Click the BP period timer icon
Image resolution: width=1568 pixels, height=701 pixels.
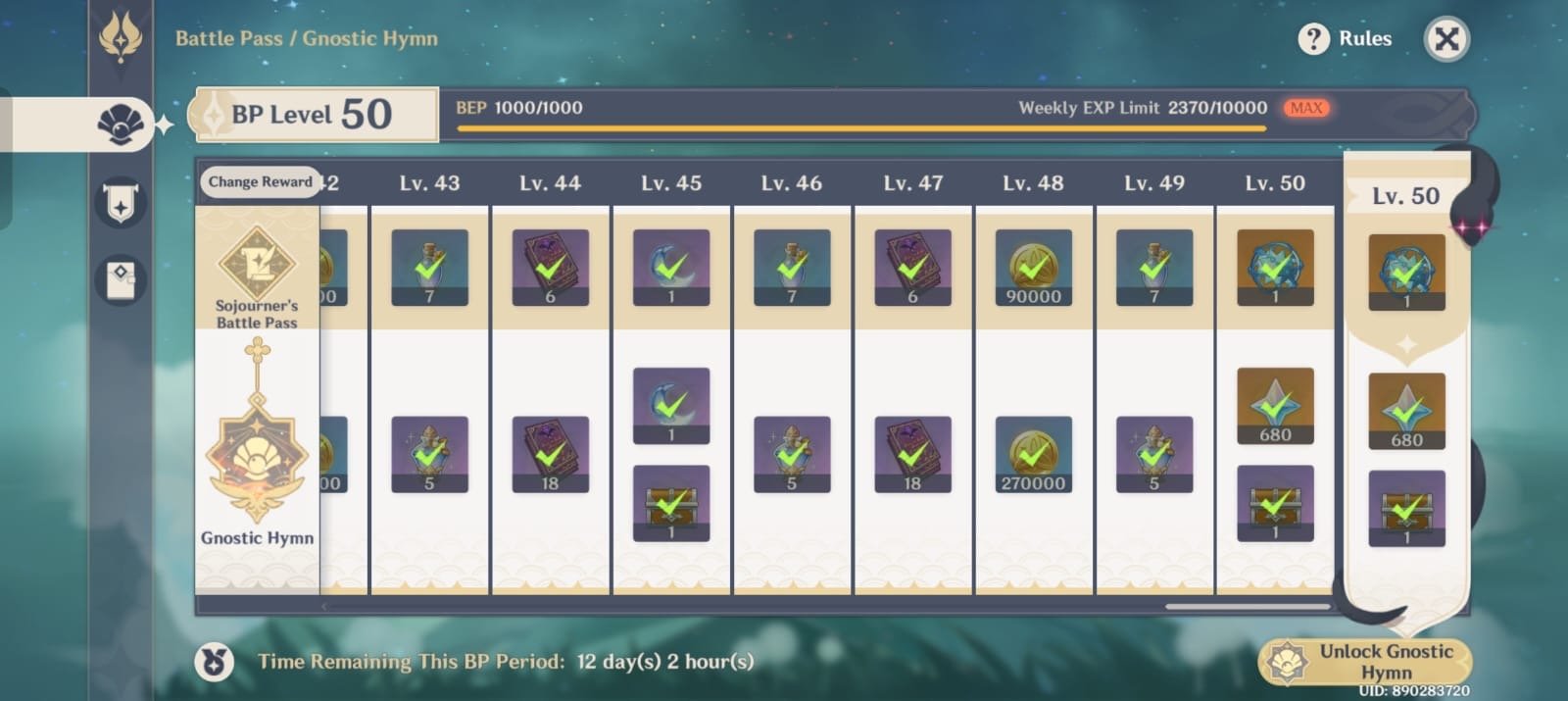pos(214,662)
